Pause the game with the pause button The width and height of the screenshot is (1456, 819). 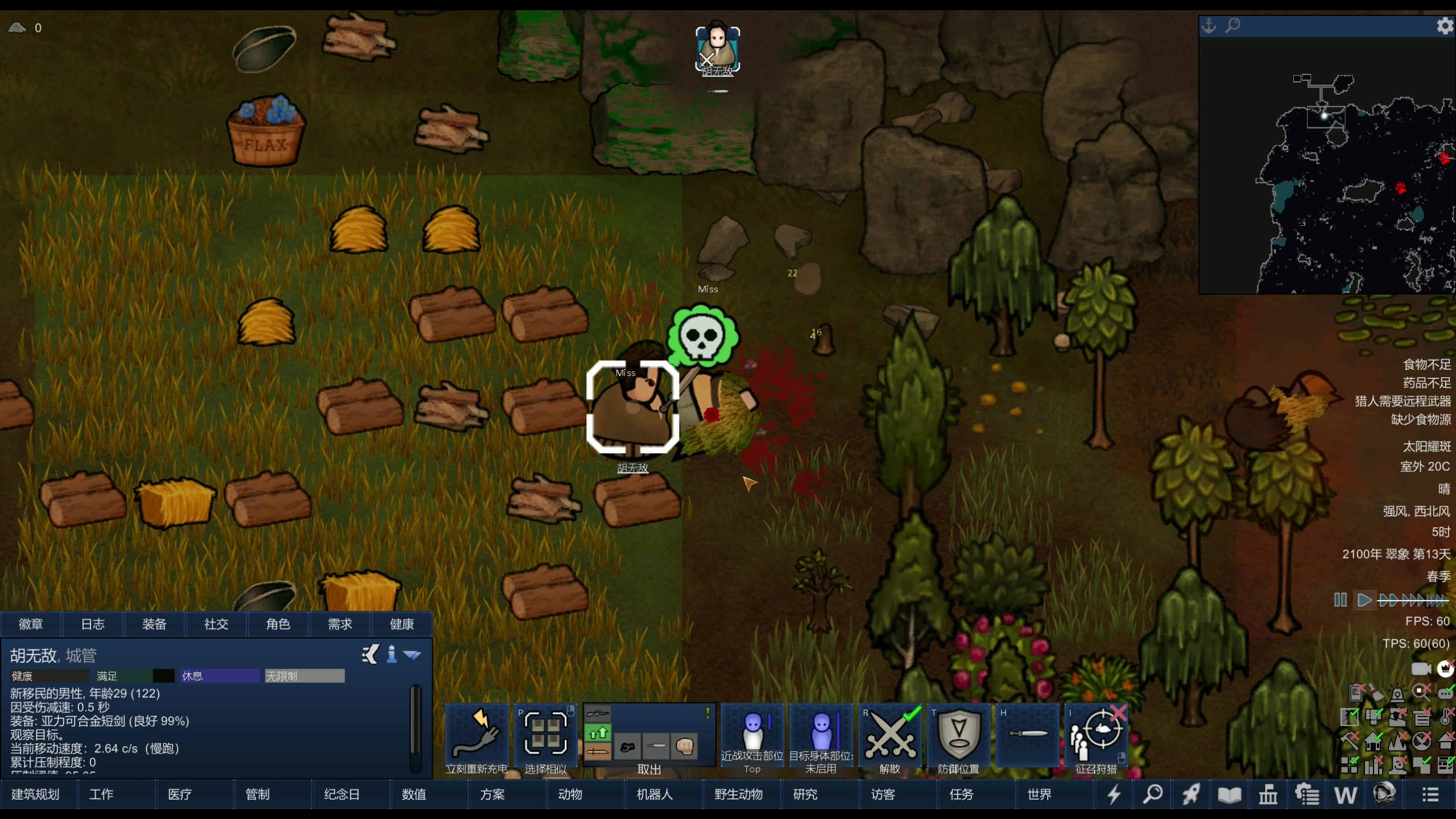[1340, 600]
